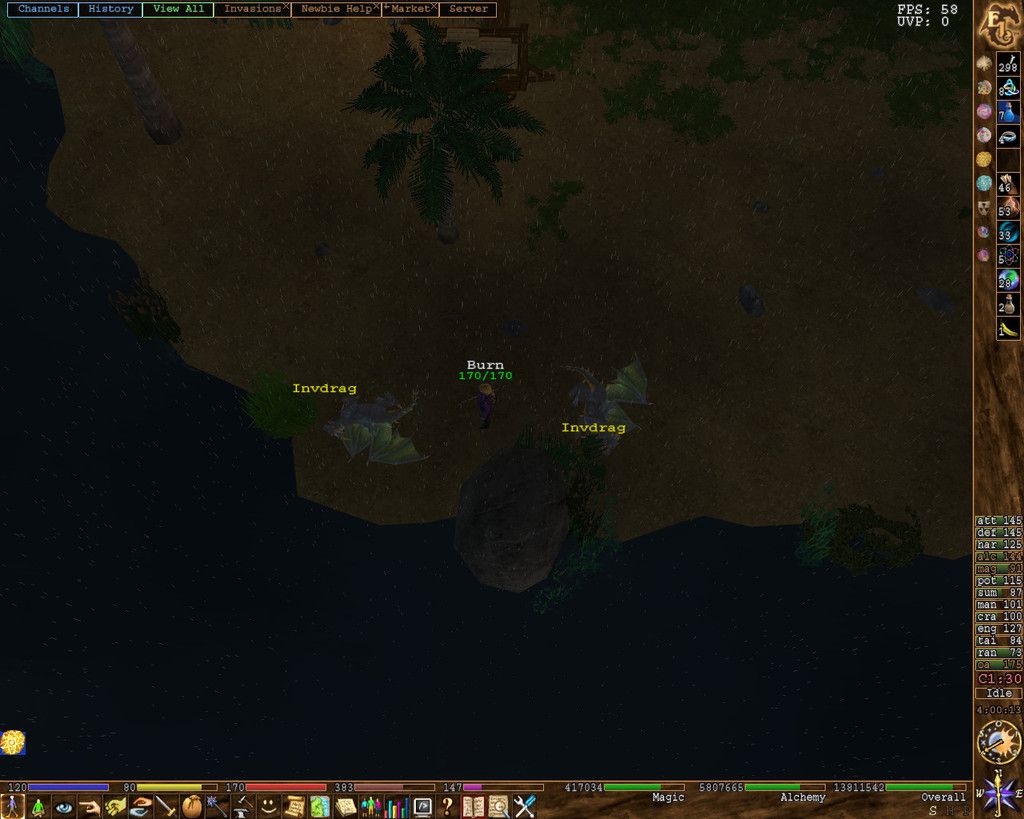The width and height of the screenshot is (1024, 819).
Task: Open the Newbie Help channel tab
Action: (x=335, y=9)
